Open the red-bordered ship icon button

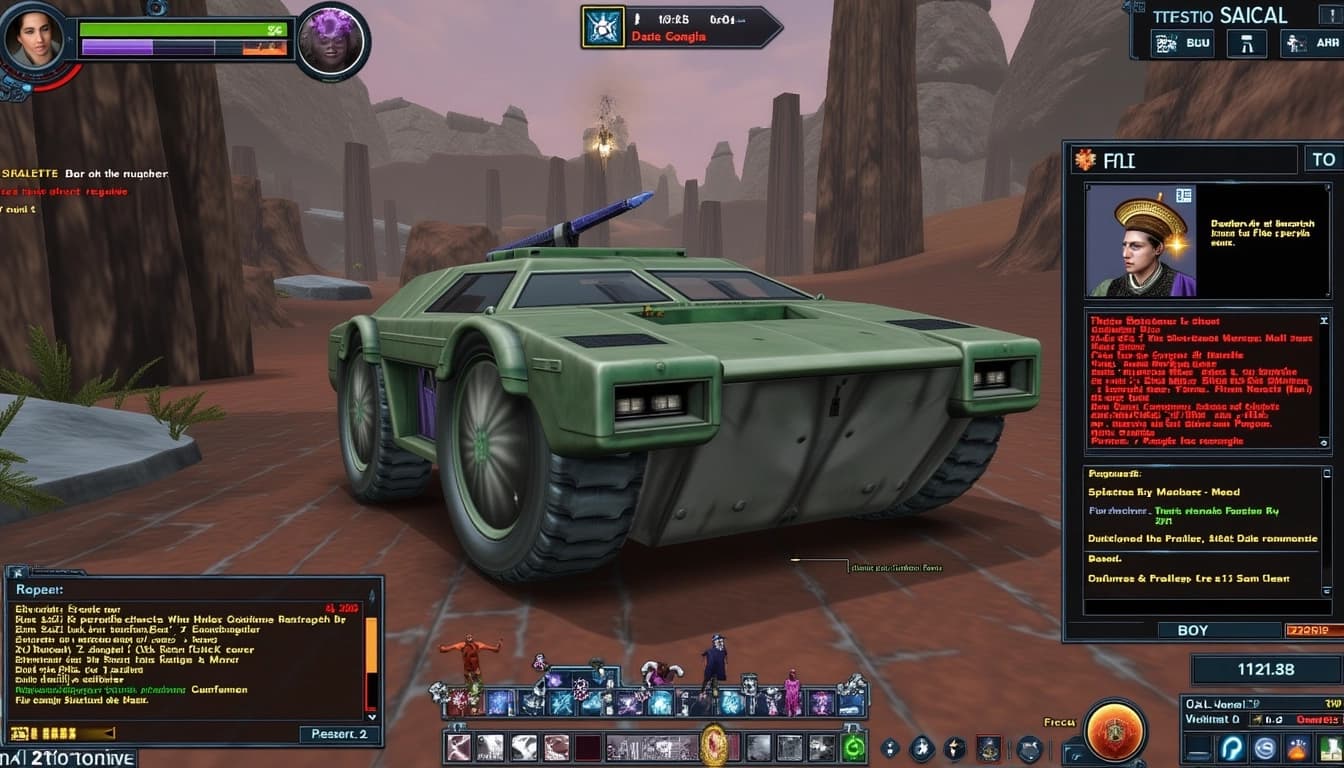(989, 748)
